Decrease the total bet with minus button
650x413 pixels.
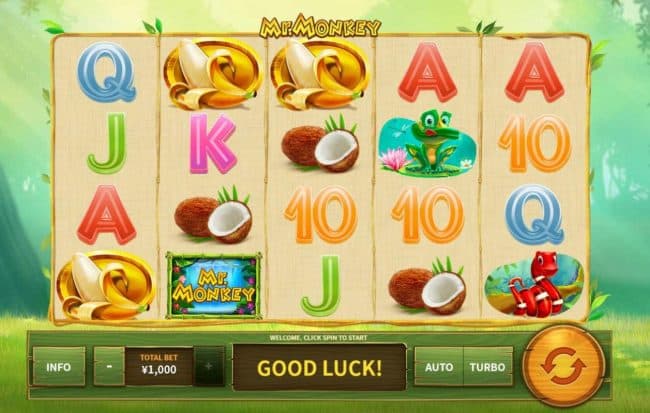109,367
